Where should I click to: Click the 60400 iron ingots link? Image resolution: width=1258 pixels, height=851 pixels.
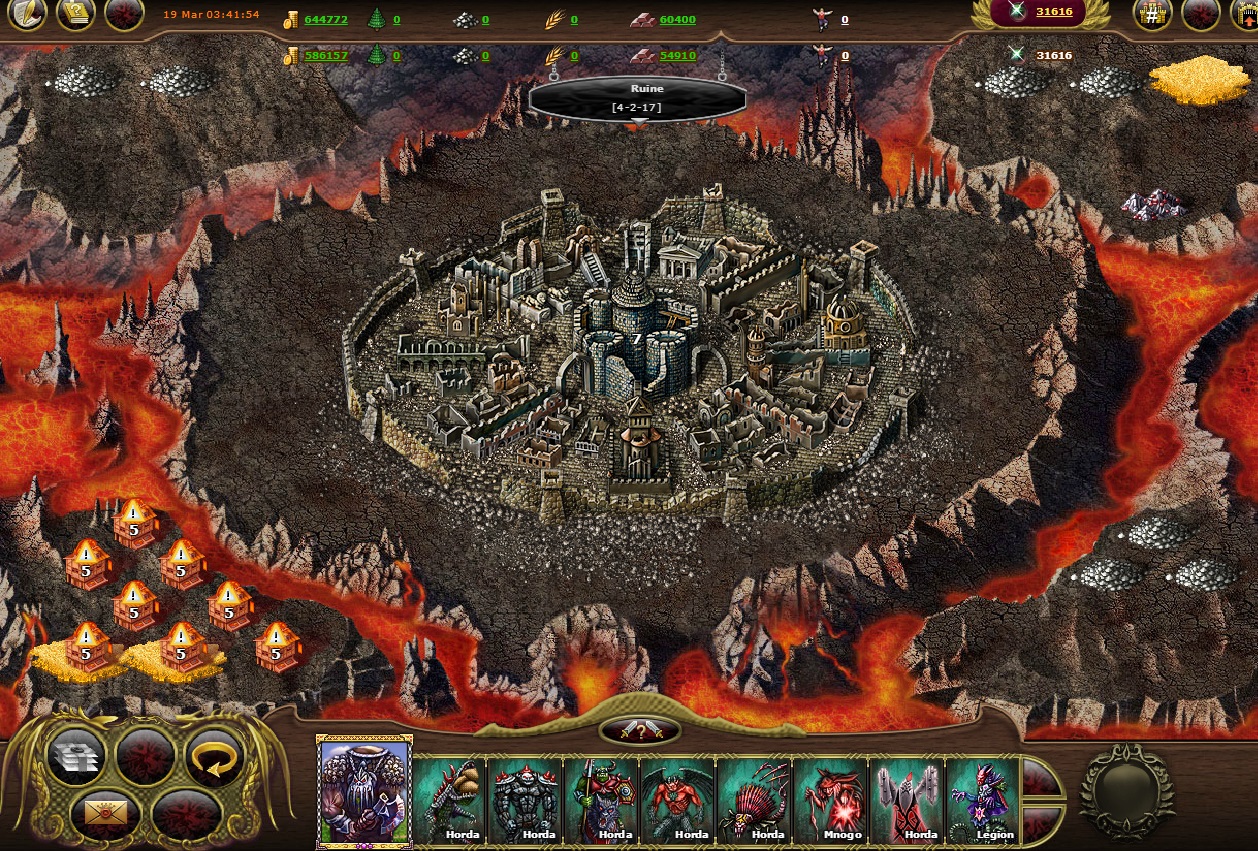(x=677, y=20)
